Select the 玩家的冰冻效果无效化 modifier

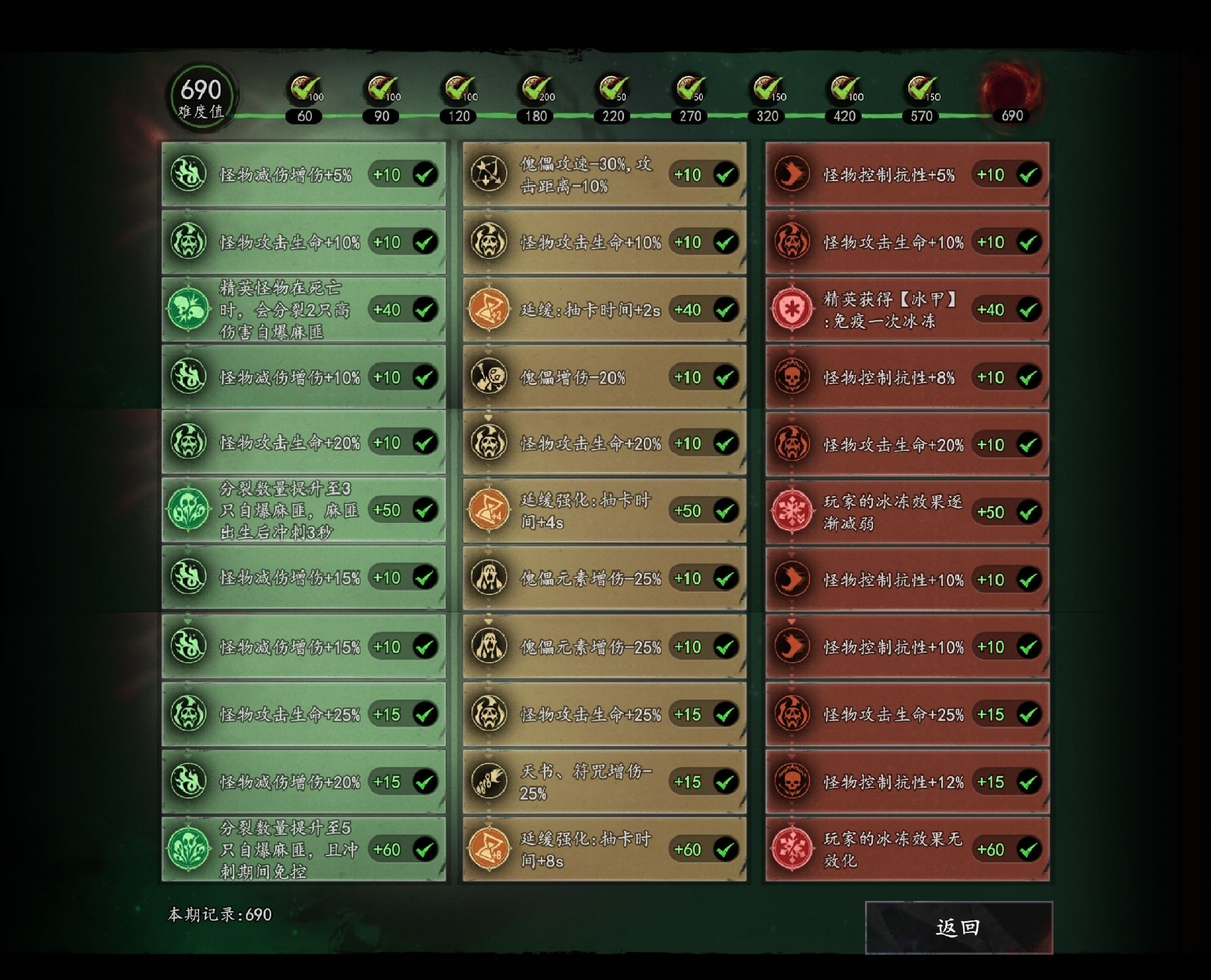pos(907,849)
